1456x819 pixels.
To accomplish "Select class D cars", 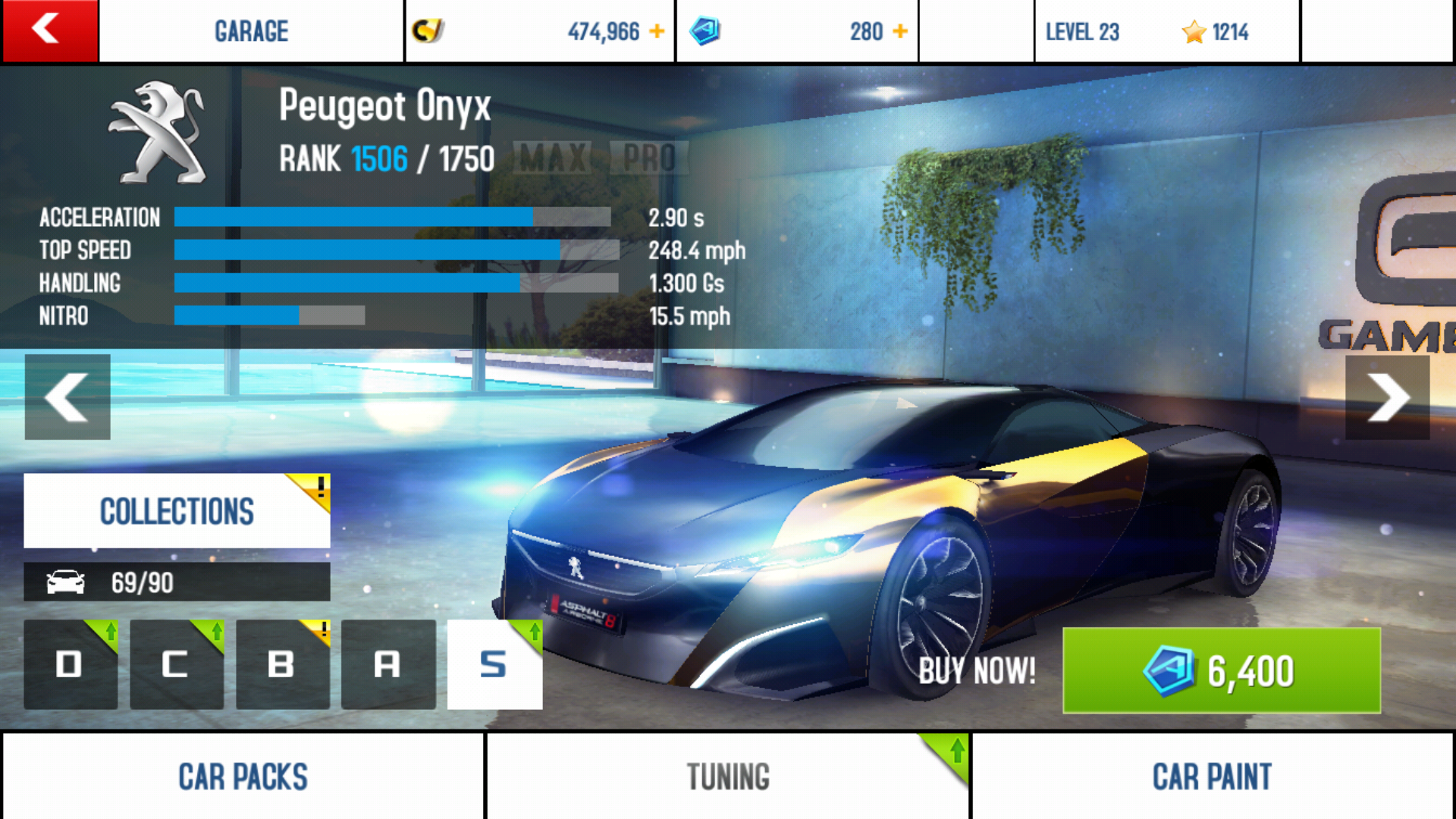I will [x=71, y=664].
